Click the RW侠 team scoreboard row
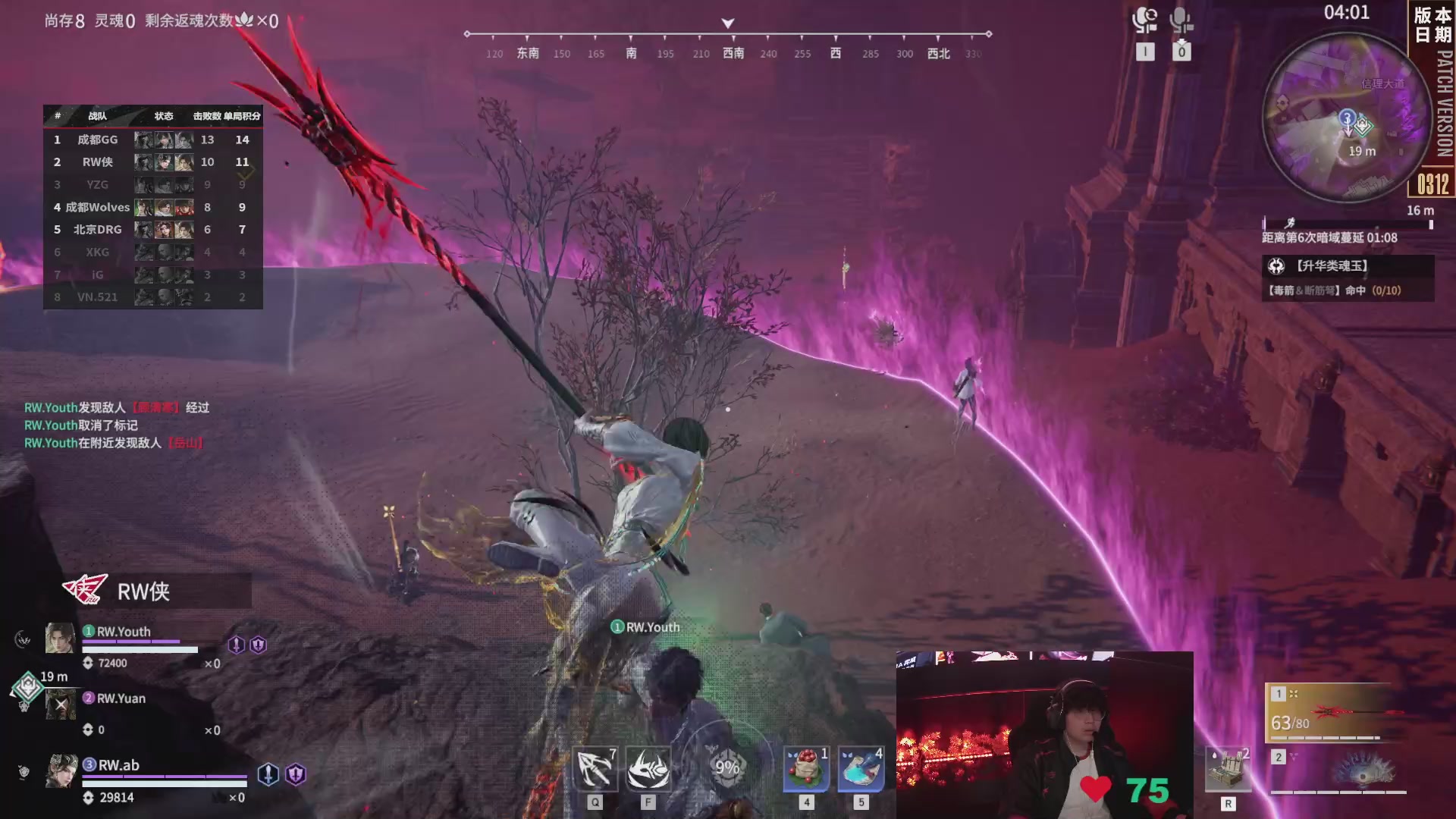Viewport: 1456px width, 819px height. (x=152, y=162)
